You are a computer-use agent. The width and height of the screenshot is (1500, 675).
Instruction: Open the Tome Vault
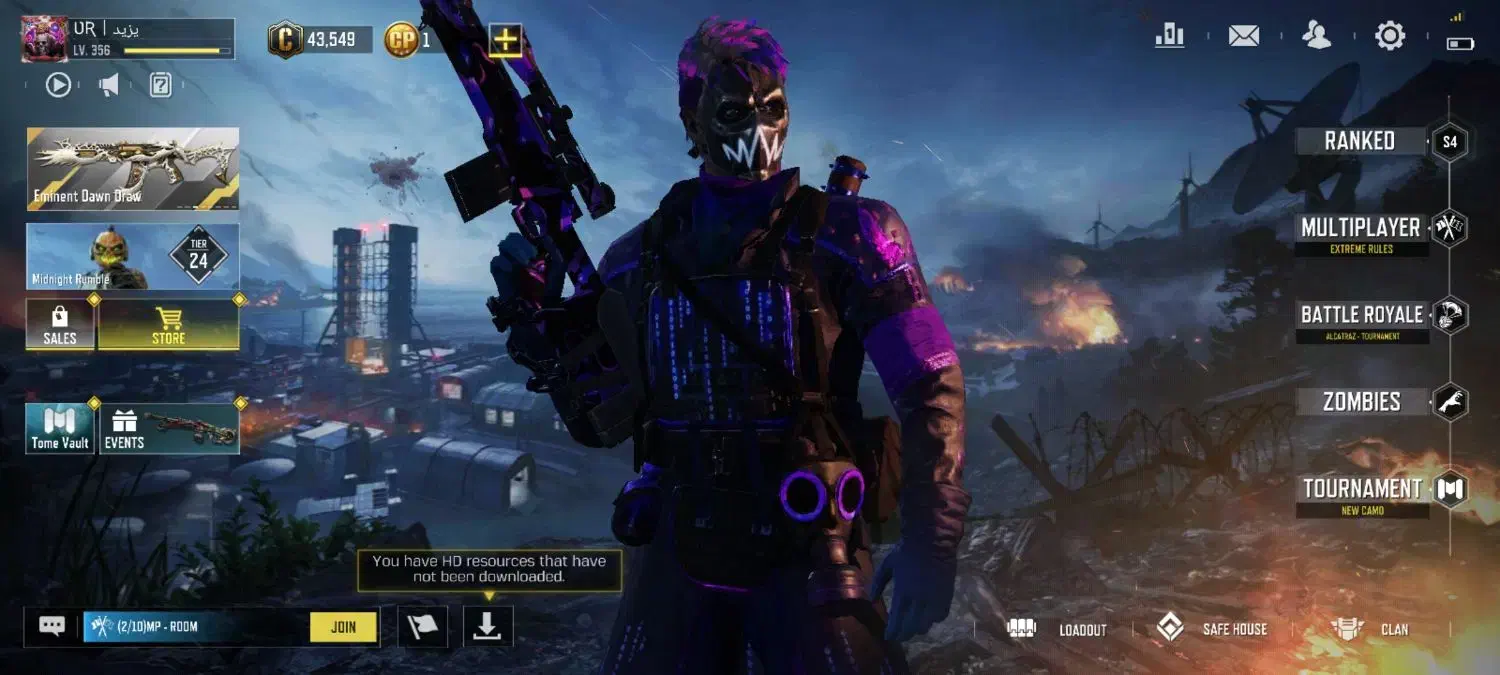pyautogui.click(x=60, y=429)
